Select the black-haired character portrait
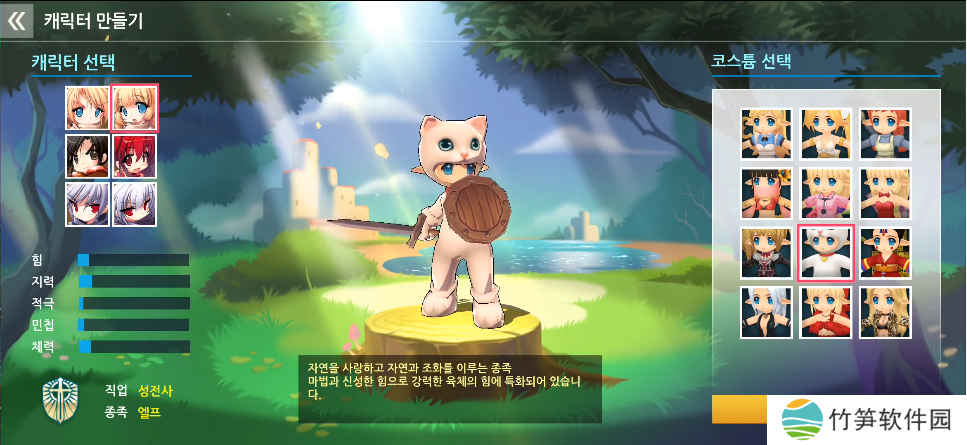 87,156
